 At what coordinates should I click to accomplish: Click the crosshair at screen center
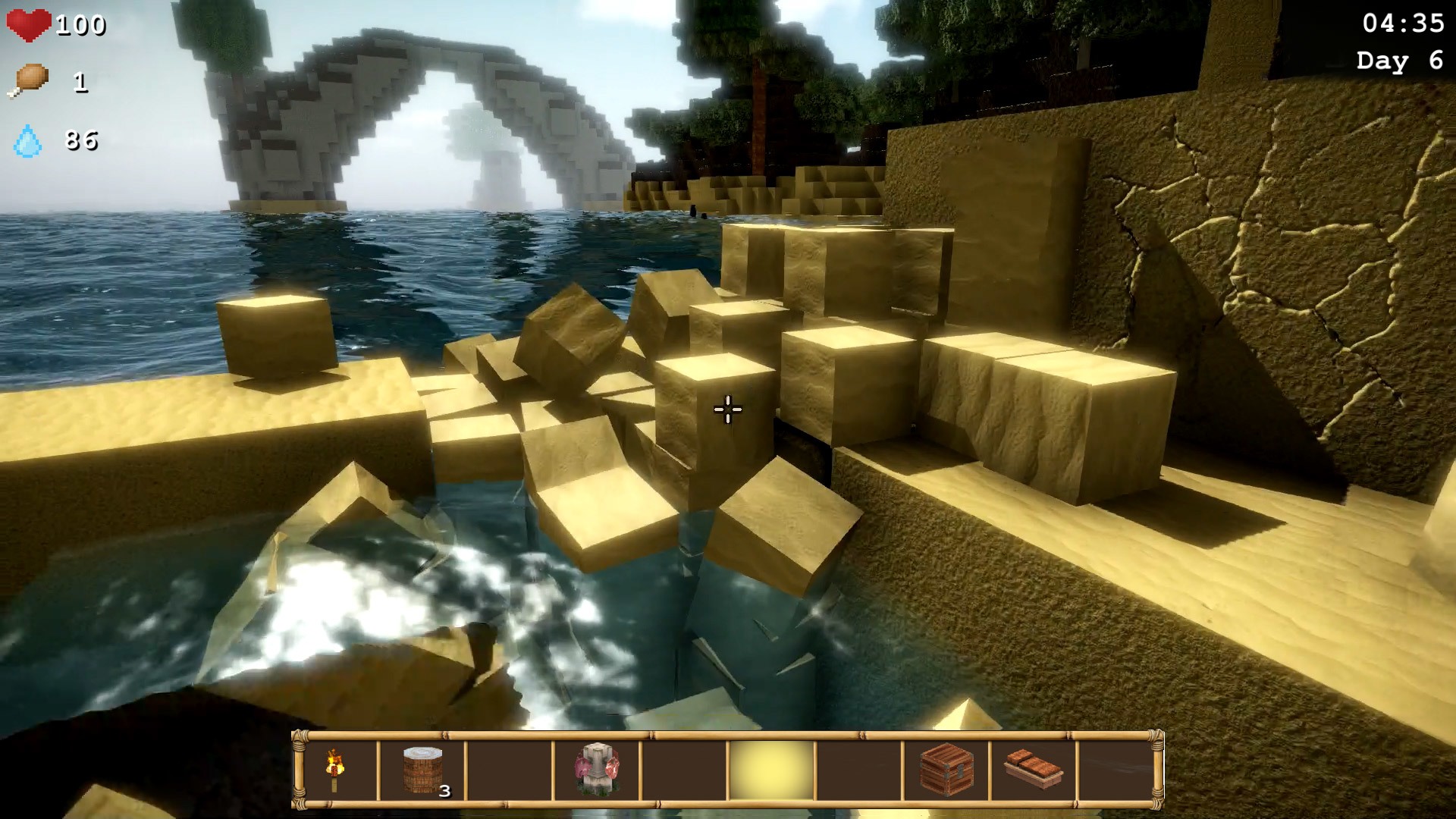[727, 409]
